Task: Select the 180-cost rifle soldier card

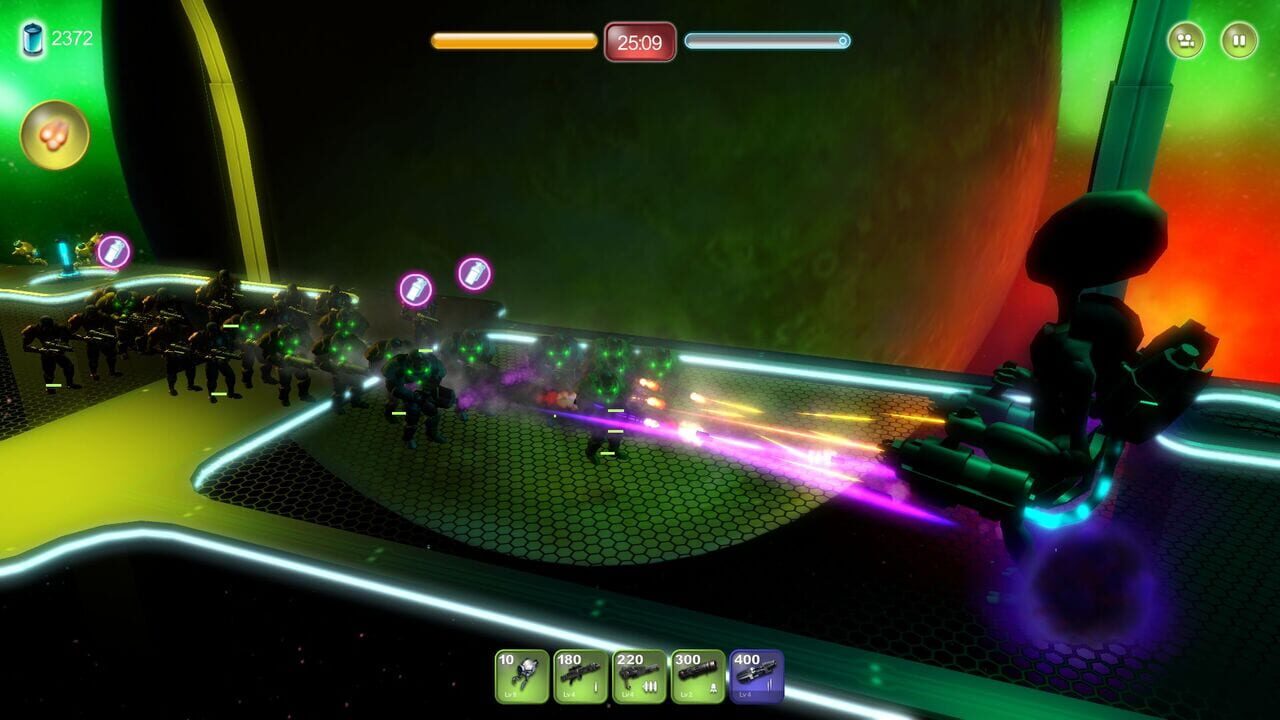Action: (582, 677)
